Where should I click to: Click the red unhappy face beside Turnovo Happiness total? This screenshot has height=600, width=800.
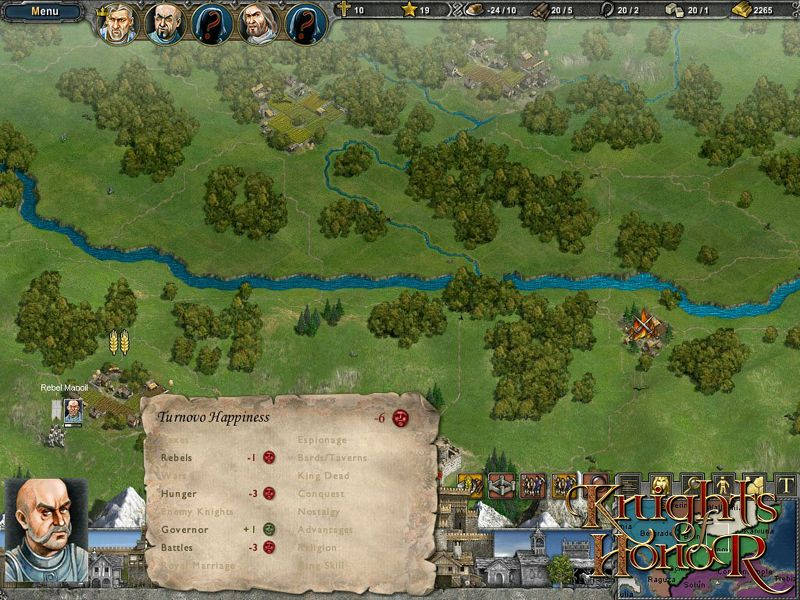click(401, 417)
